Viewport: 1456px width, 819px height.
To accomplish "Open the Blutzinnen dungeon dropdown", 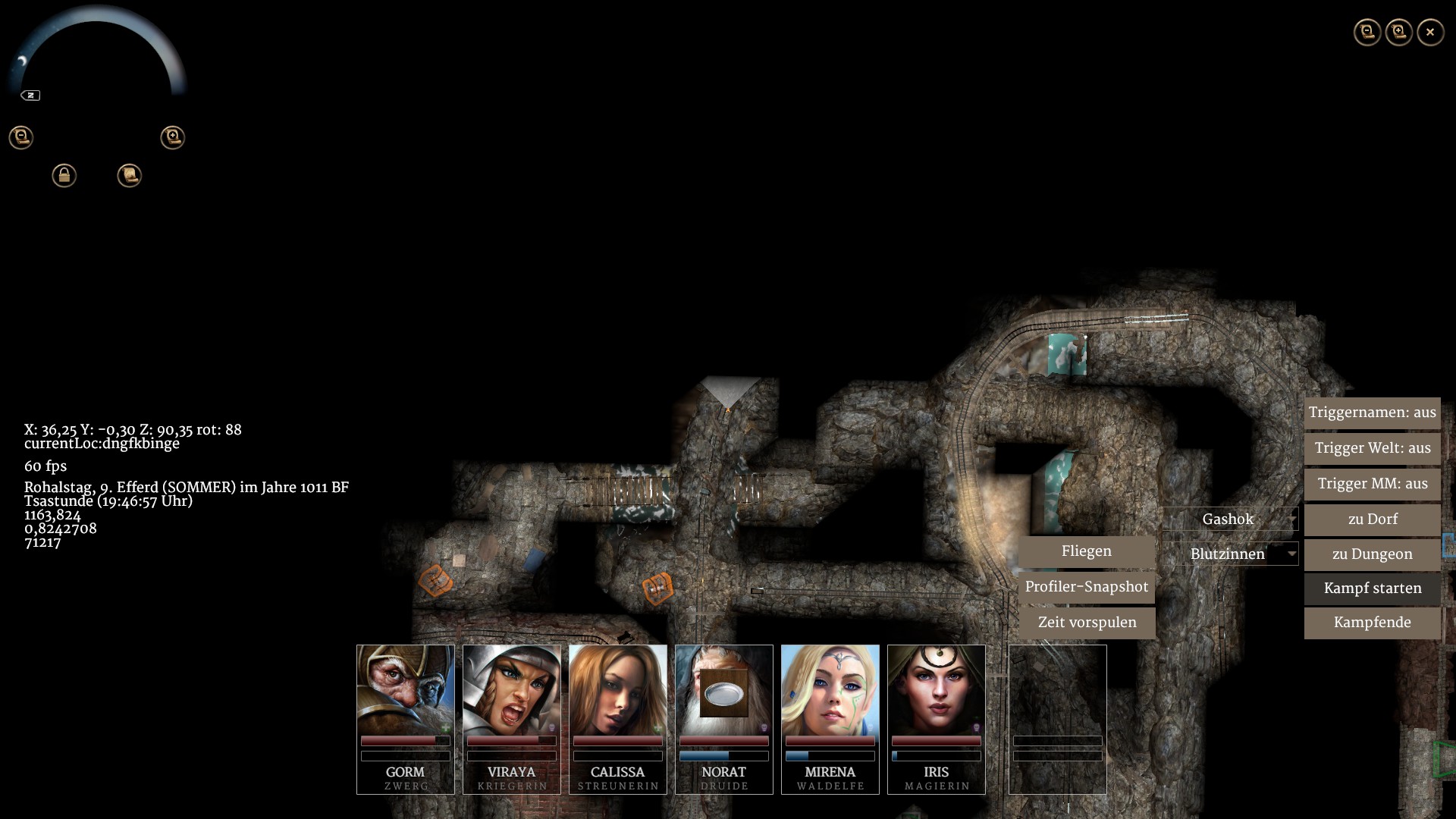I will (x=1230, y=554).
